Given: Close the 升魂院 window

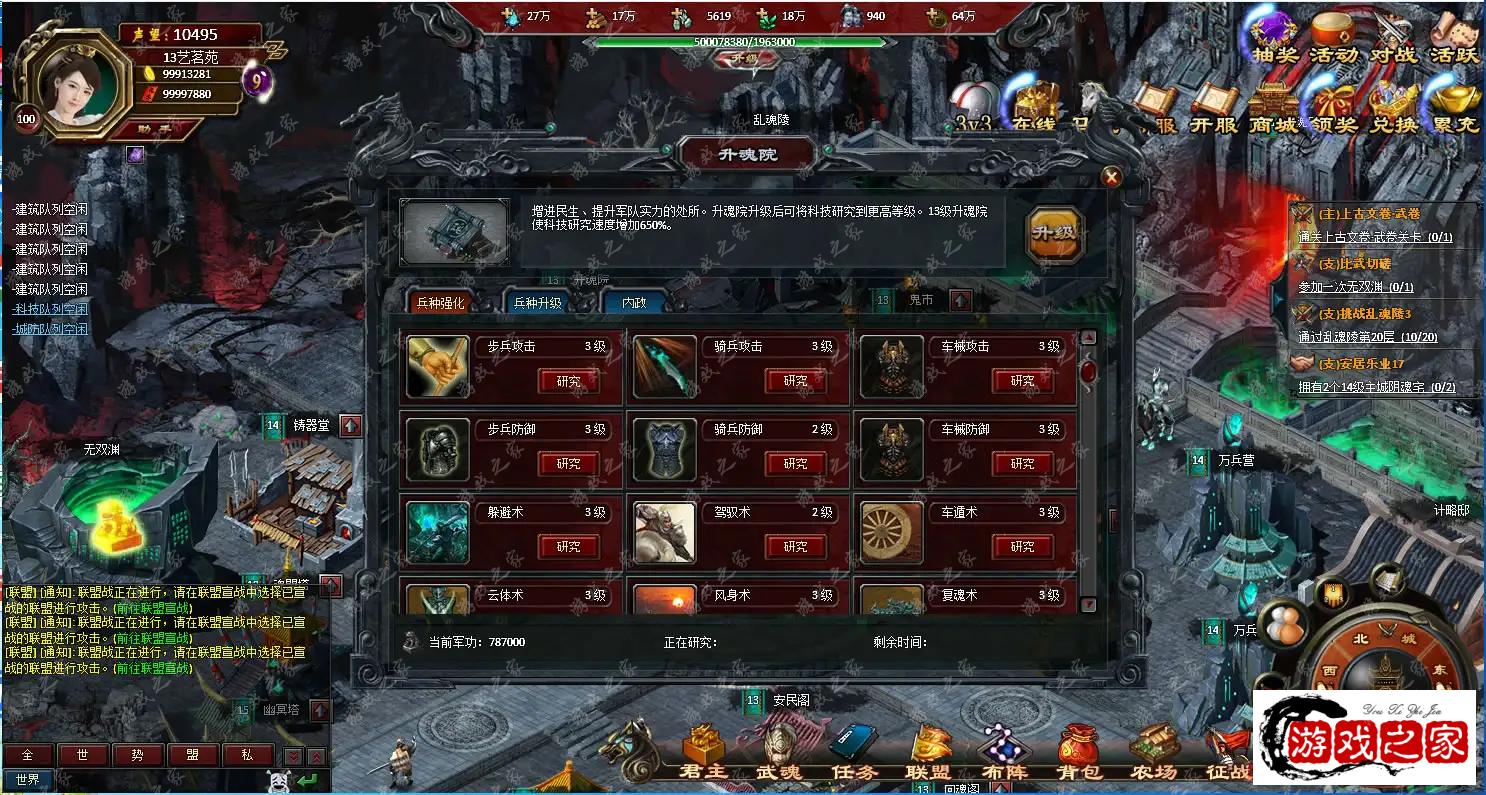Looking at the screenshot, I should [1111, 178].
